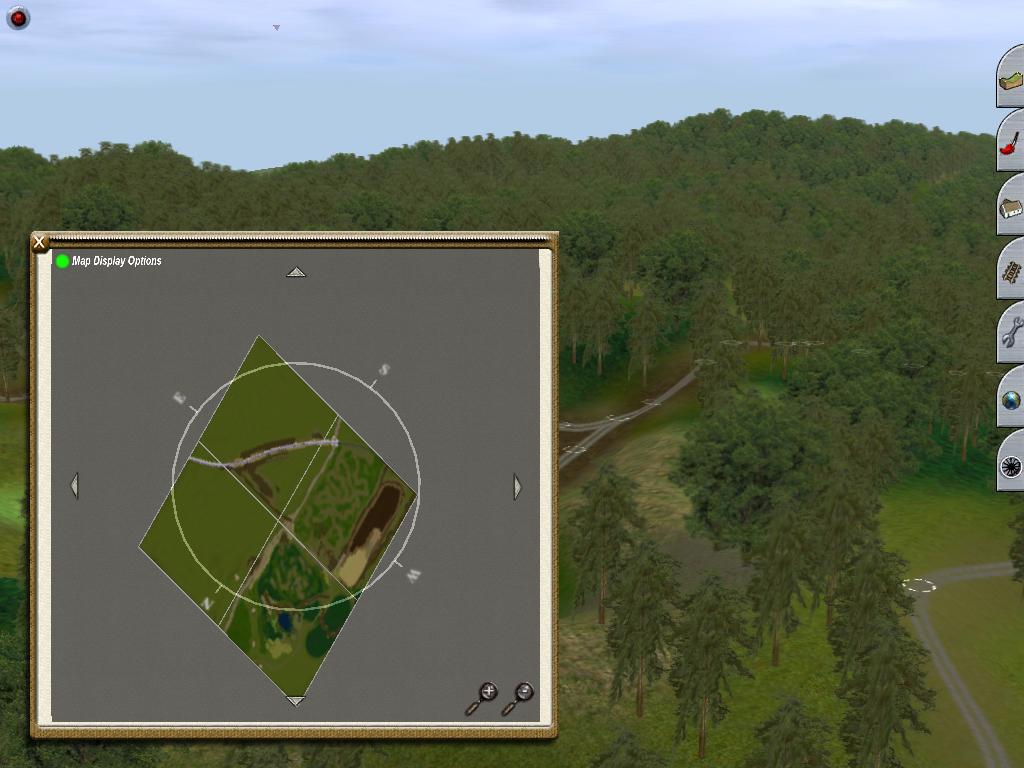Click the red round menu button

coord(18,18)
